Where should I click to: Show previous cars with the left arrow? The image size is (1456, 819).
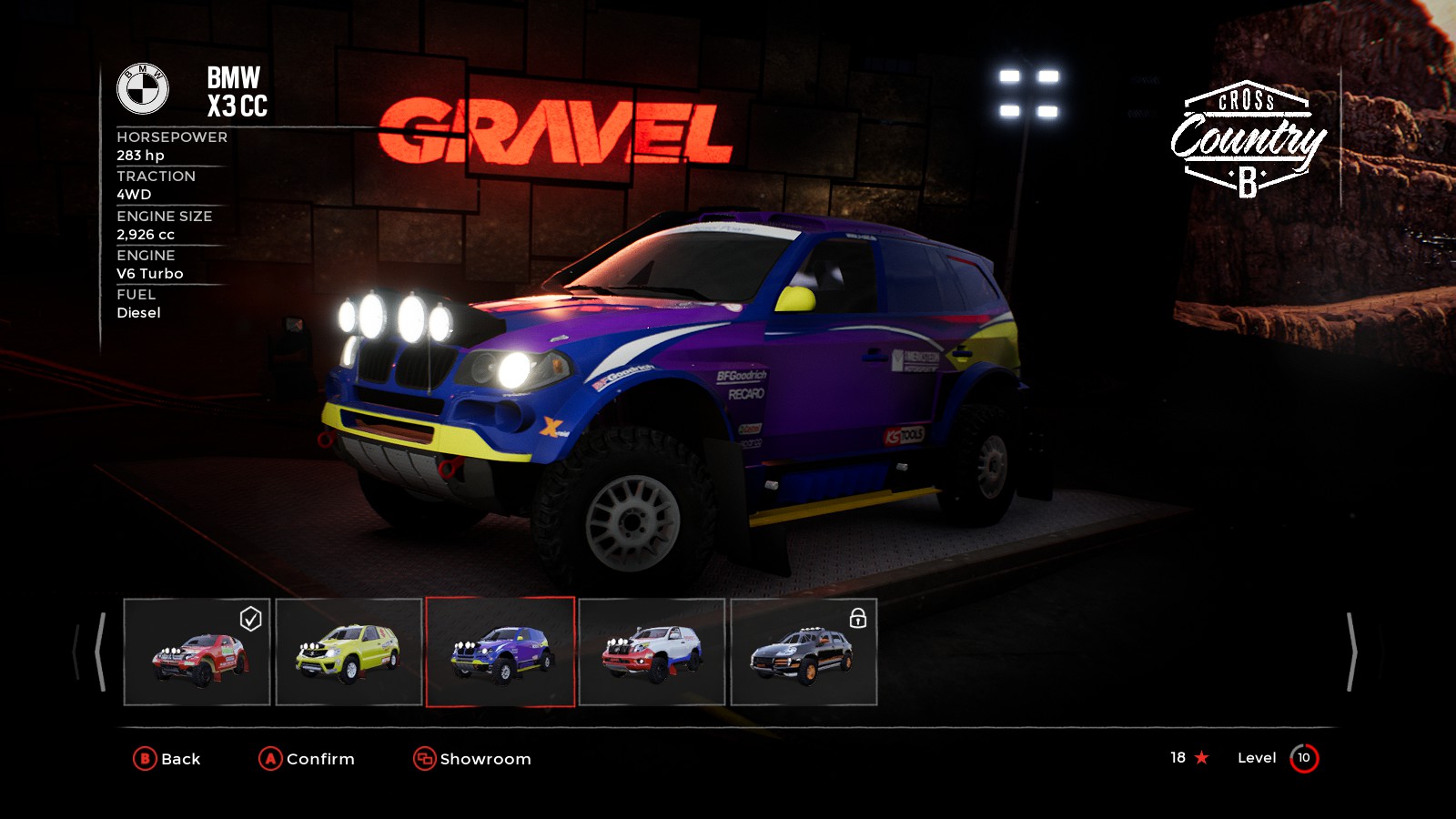click(x=99, y=652)
